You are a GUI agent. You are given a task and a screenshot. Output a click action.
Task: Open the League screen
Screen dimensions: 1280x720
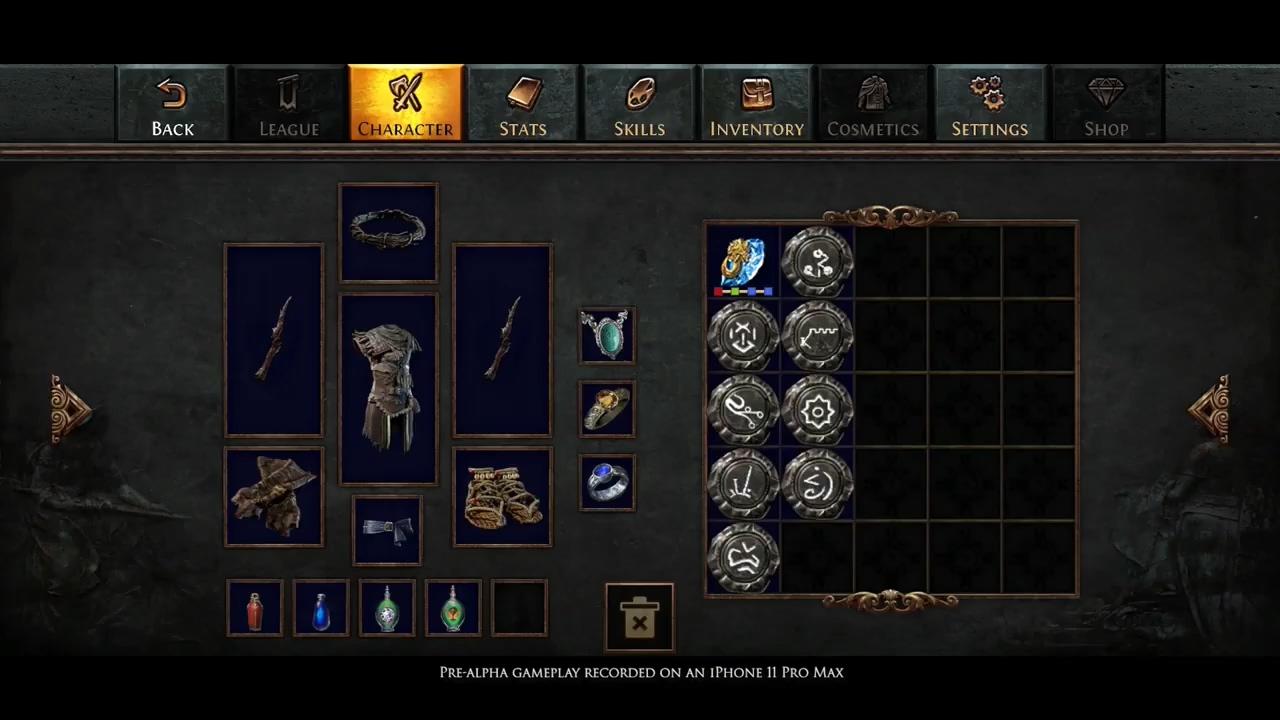289,103
